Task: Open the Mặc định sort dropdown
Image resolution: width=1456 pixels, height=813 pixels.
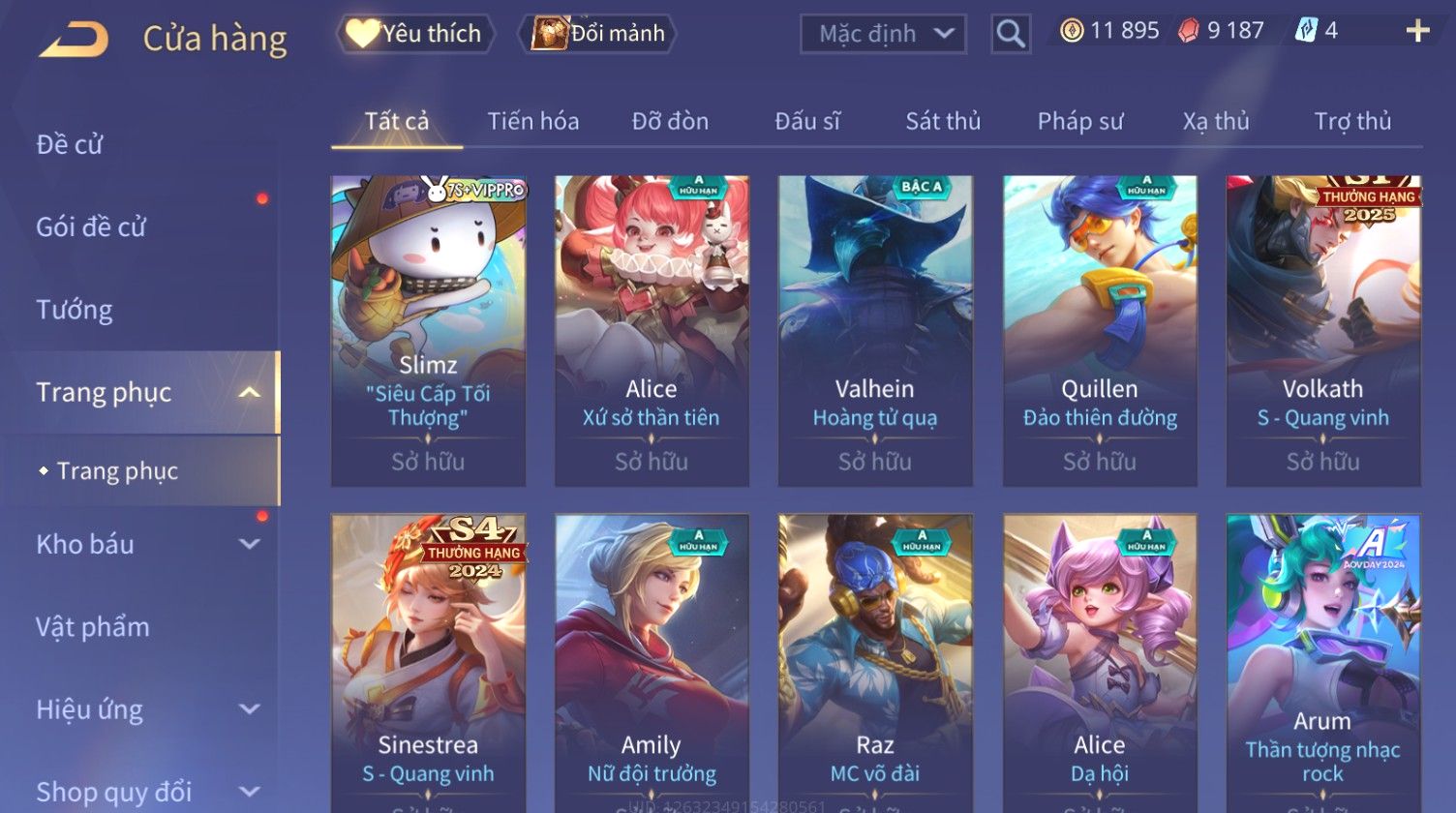Action: [883, 34]
